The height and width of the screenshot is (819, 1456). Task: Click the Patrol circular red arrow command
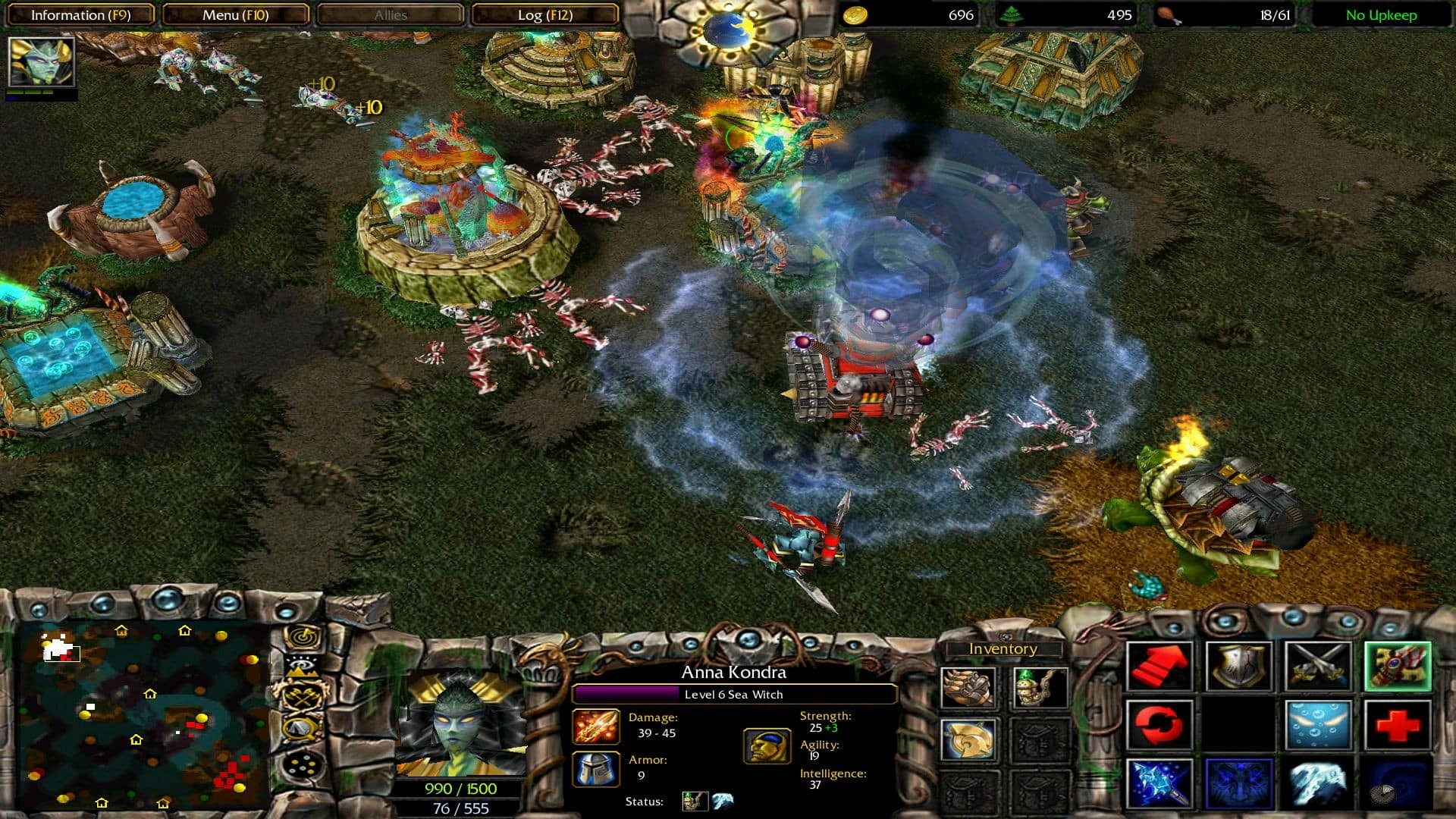tap(1159, 726)
